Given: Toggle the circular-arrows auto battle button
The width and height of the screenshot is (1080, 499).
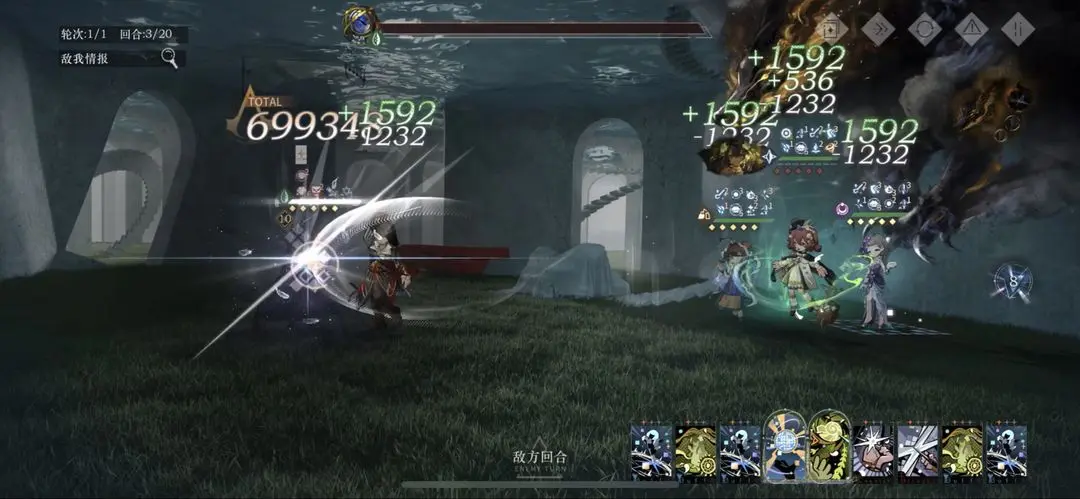Looking at the screenshot, I should pyautogui.click(x=925, y=28).
